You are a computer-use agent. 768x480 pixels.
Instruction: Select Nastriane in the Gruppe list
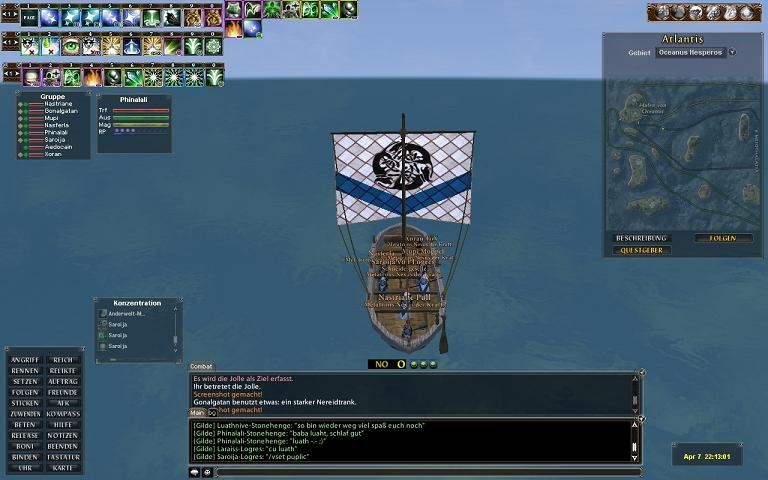58,104
